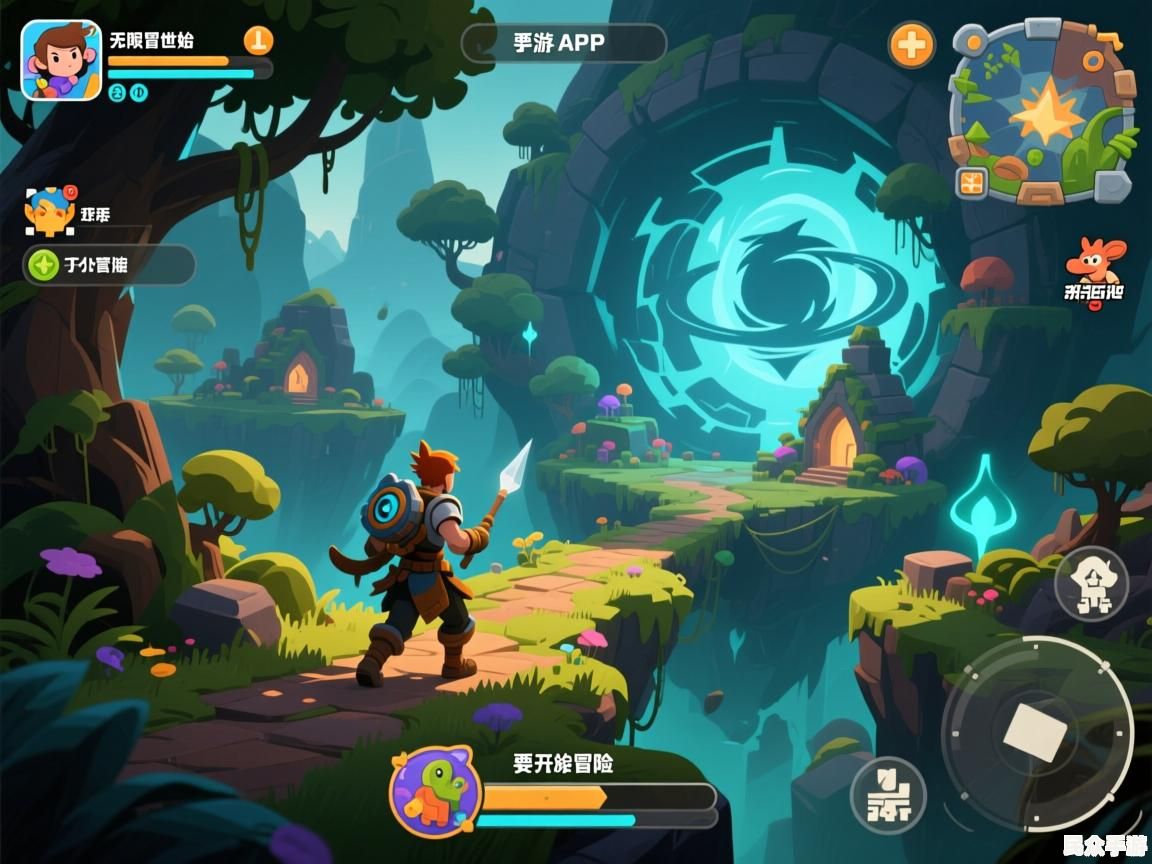The height and width of the screenshot is (864, 1152).
Task: Open the circular minimap
Action: pyautogui.click(x=1044, y=113)
